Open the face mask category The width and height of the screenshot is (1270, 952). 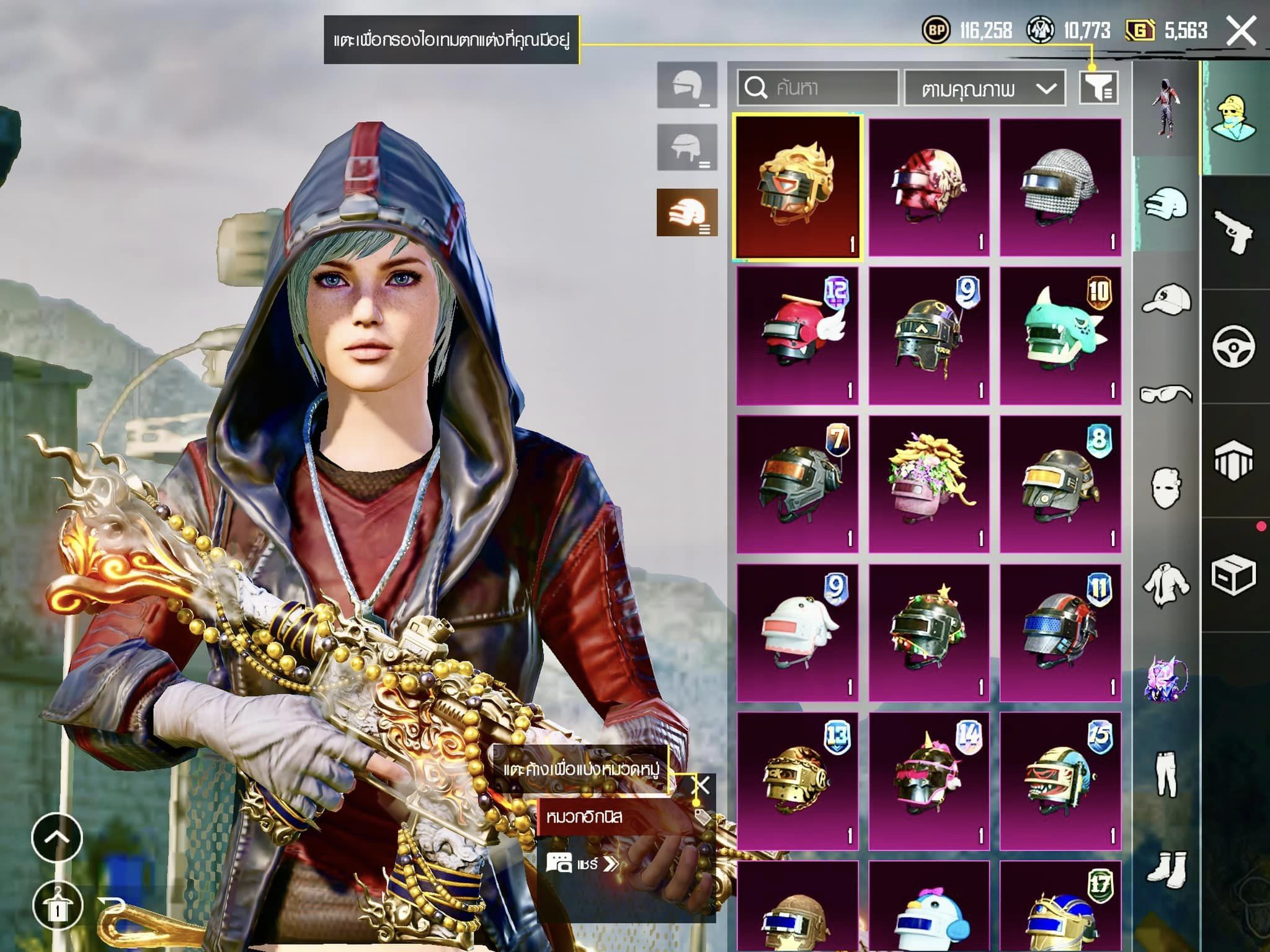[1166, 488]
